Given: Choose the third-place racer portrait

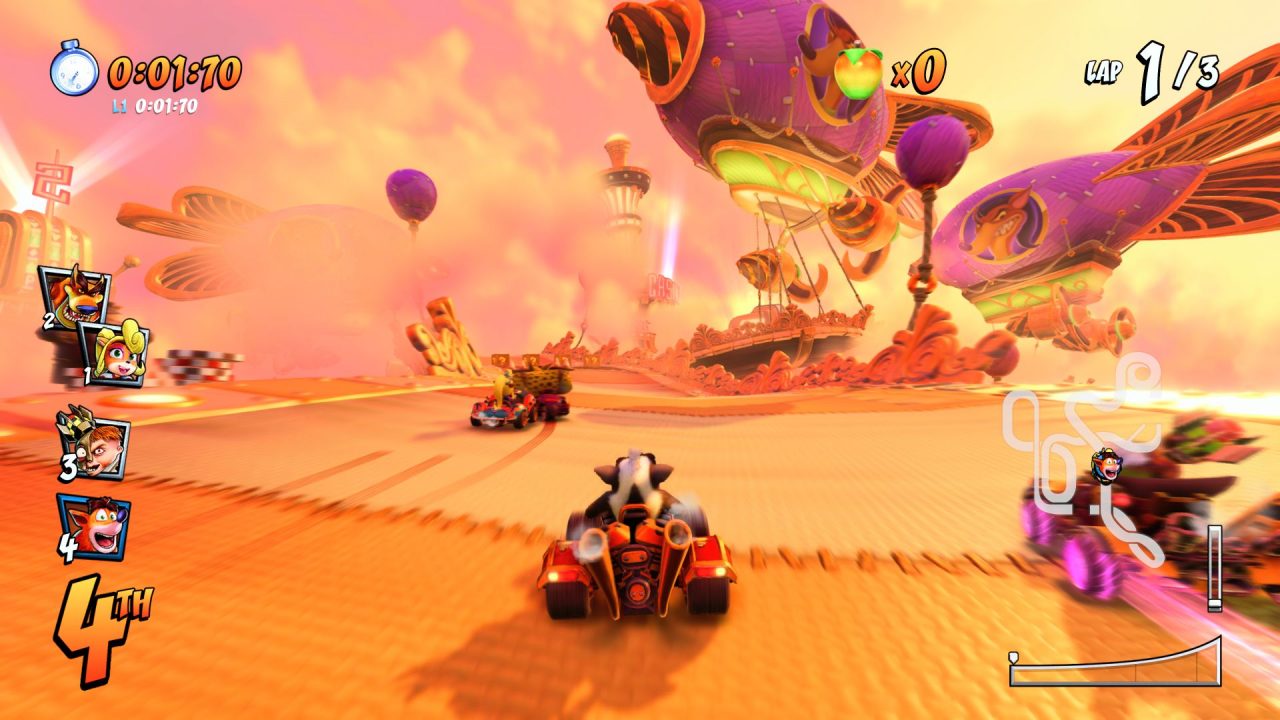Looking at the screenshot, I should click(93, 441).
